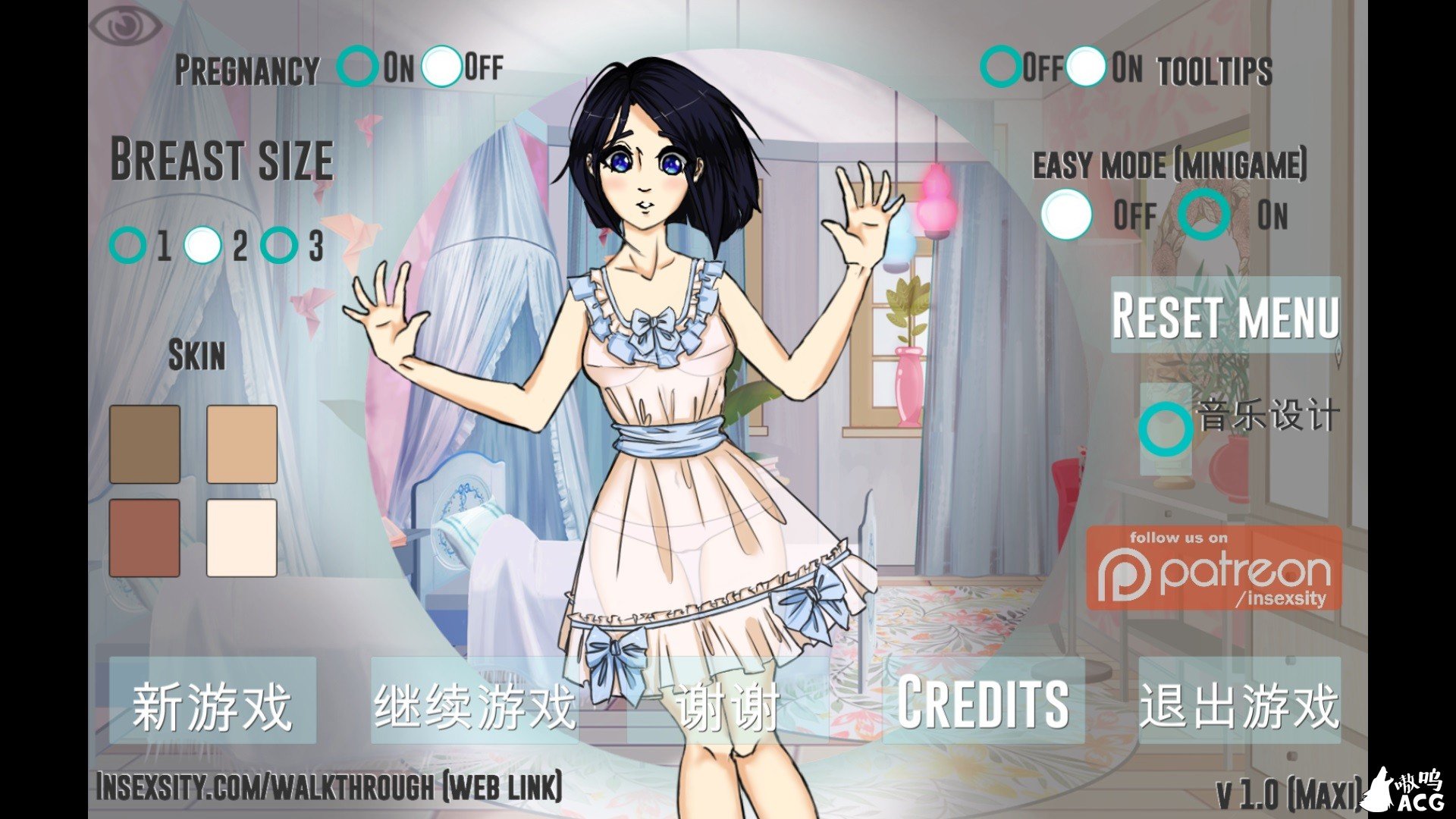Open the Credits screen
1456x819 pixels.
(984, 701)
